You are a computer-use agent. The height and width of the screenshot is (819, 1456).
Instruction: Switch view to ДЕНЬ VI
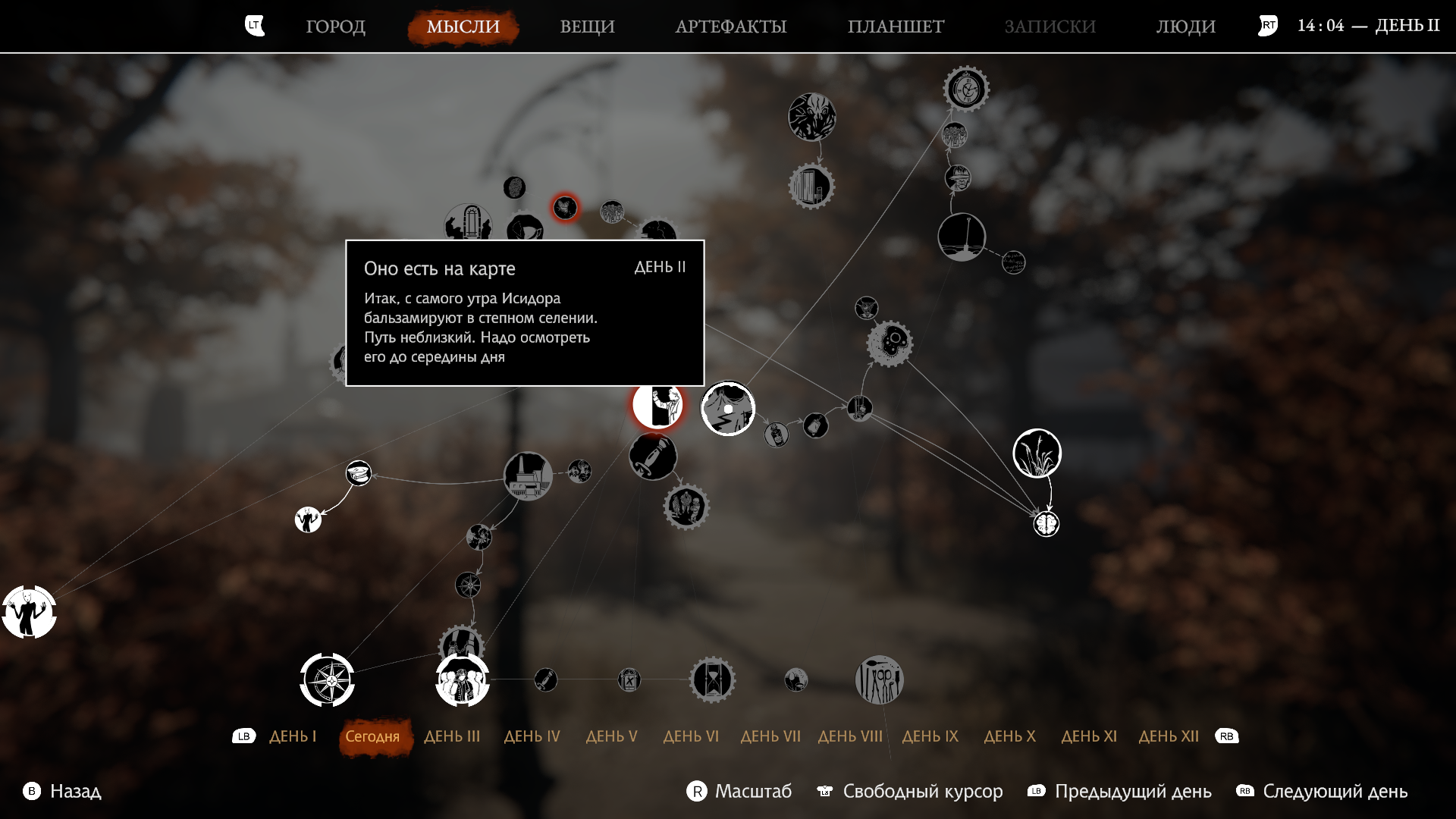pos(691,736)
